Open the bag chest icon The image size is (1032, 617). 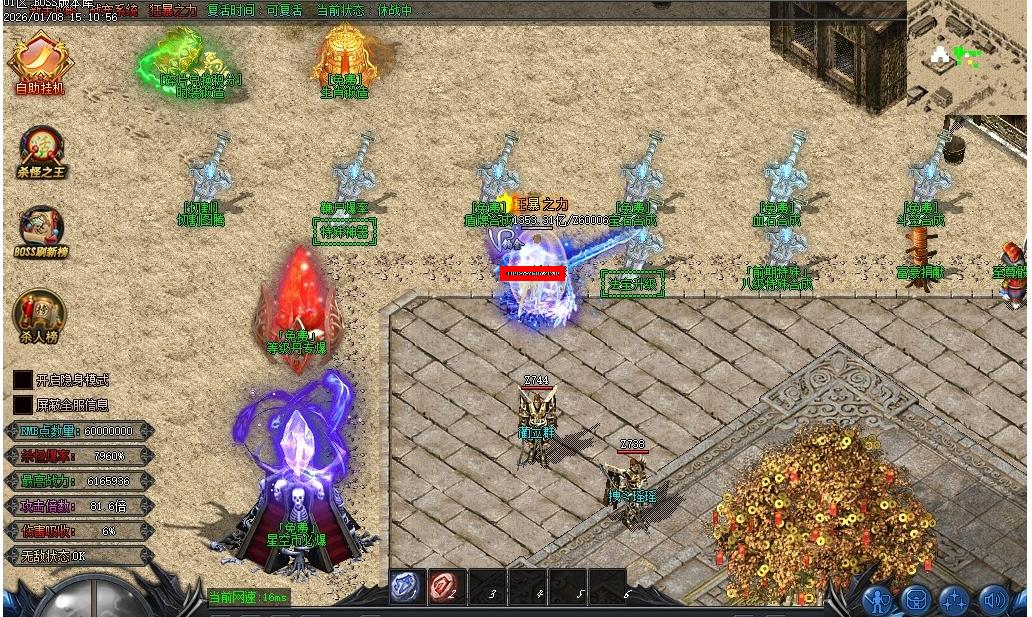[916, 600]
